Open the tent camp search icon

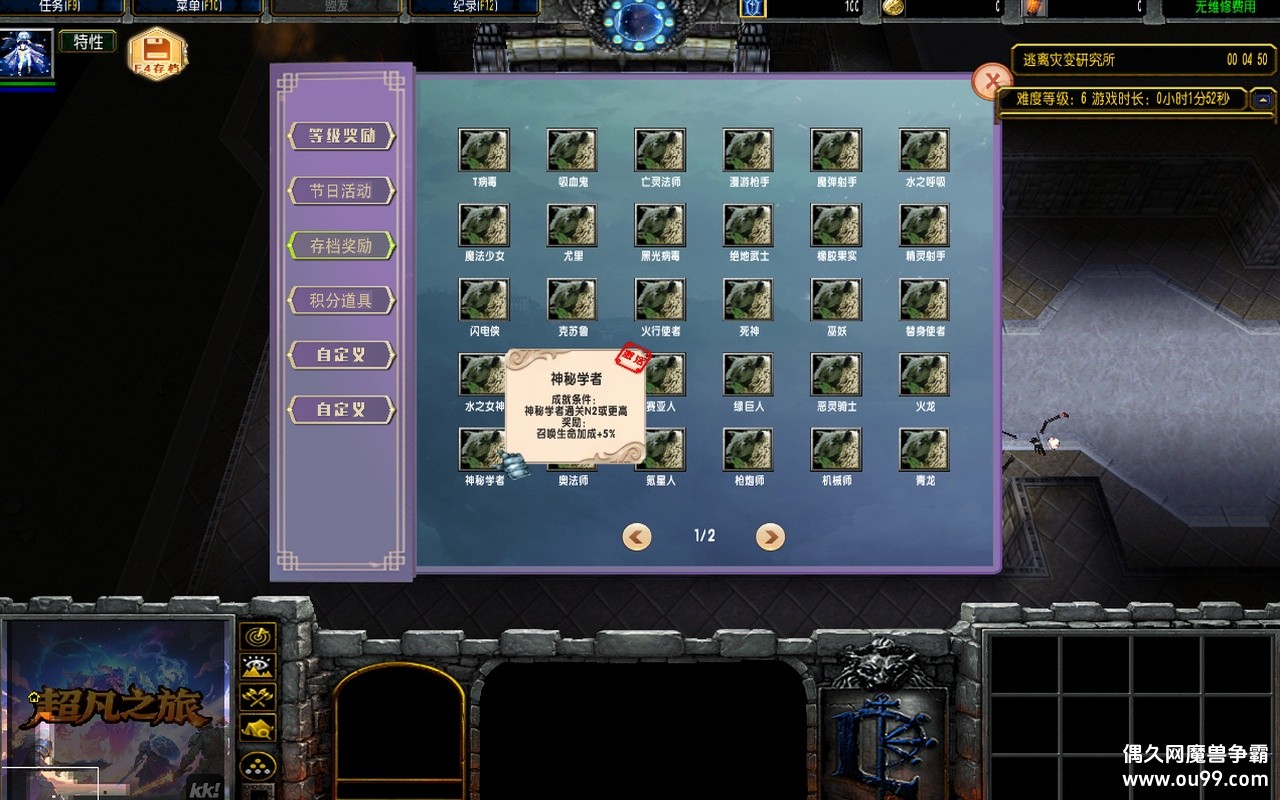point(258,725)
